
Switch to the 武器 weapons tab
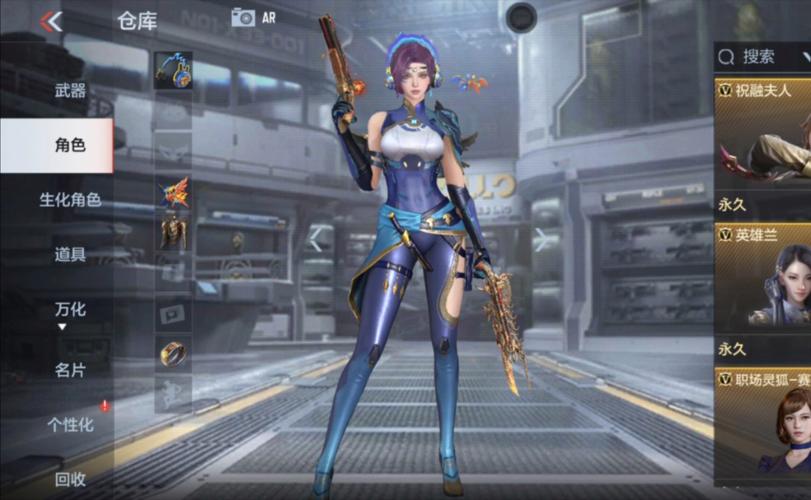point(70,91)
